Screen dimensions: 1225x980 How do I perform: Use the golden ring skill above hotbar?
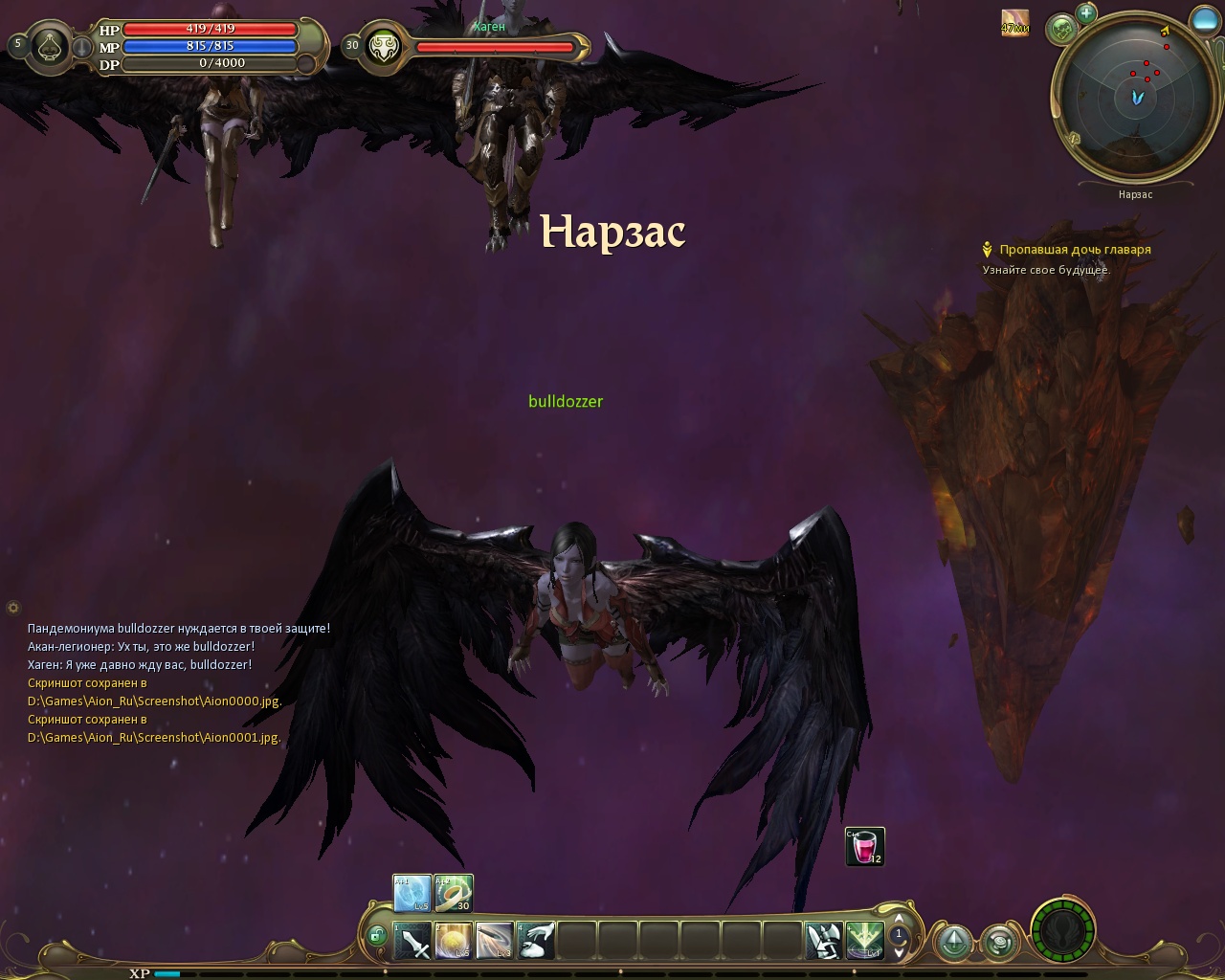pyautogui.click(x=454, y=893)
